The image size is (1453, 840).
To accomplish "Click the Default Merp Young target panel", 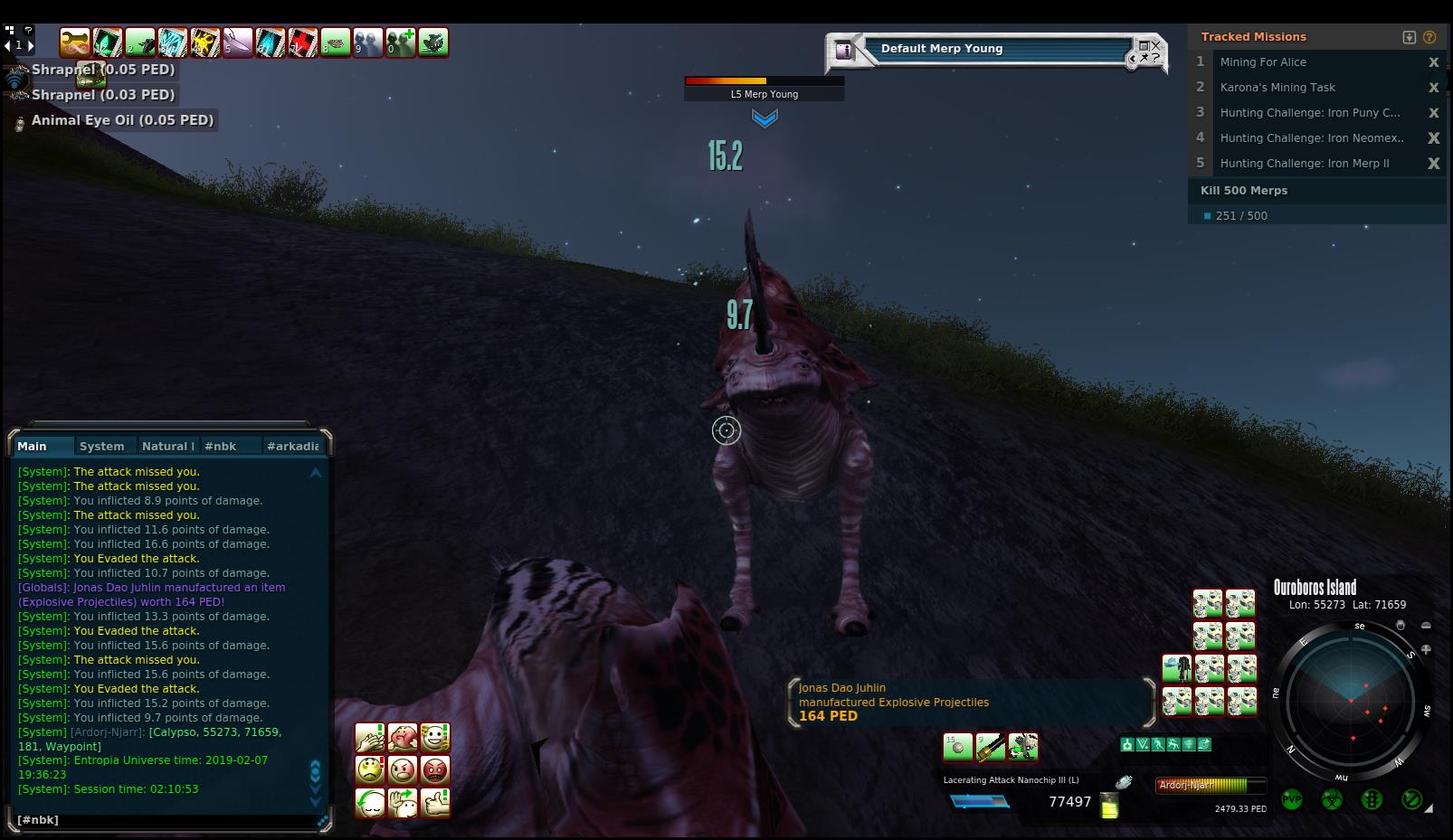I will click(x=995, y=50).
